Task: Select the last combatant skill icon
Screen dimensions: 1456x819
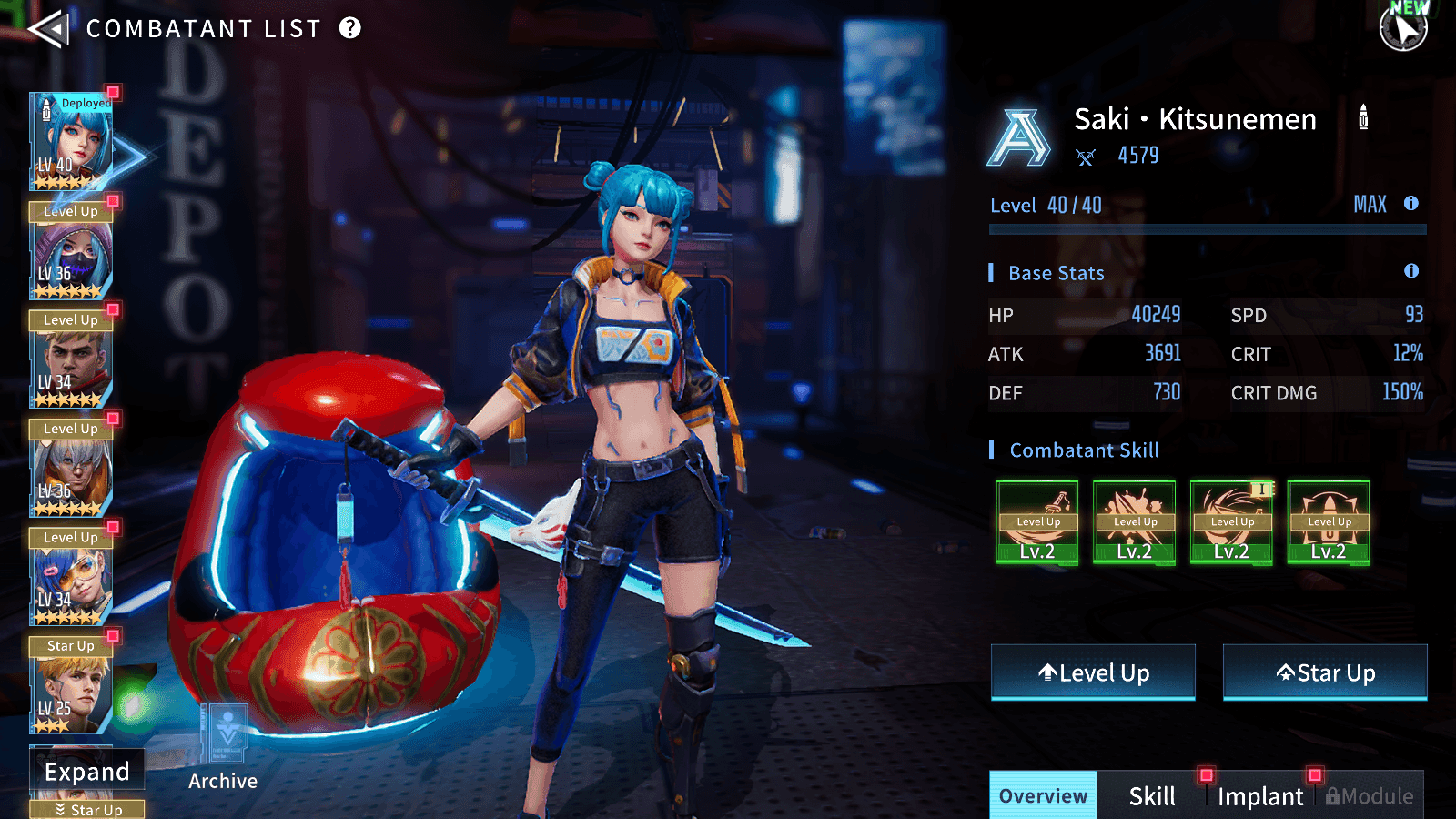Action: tap(1329, 522)
